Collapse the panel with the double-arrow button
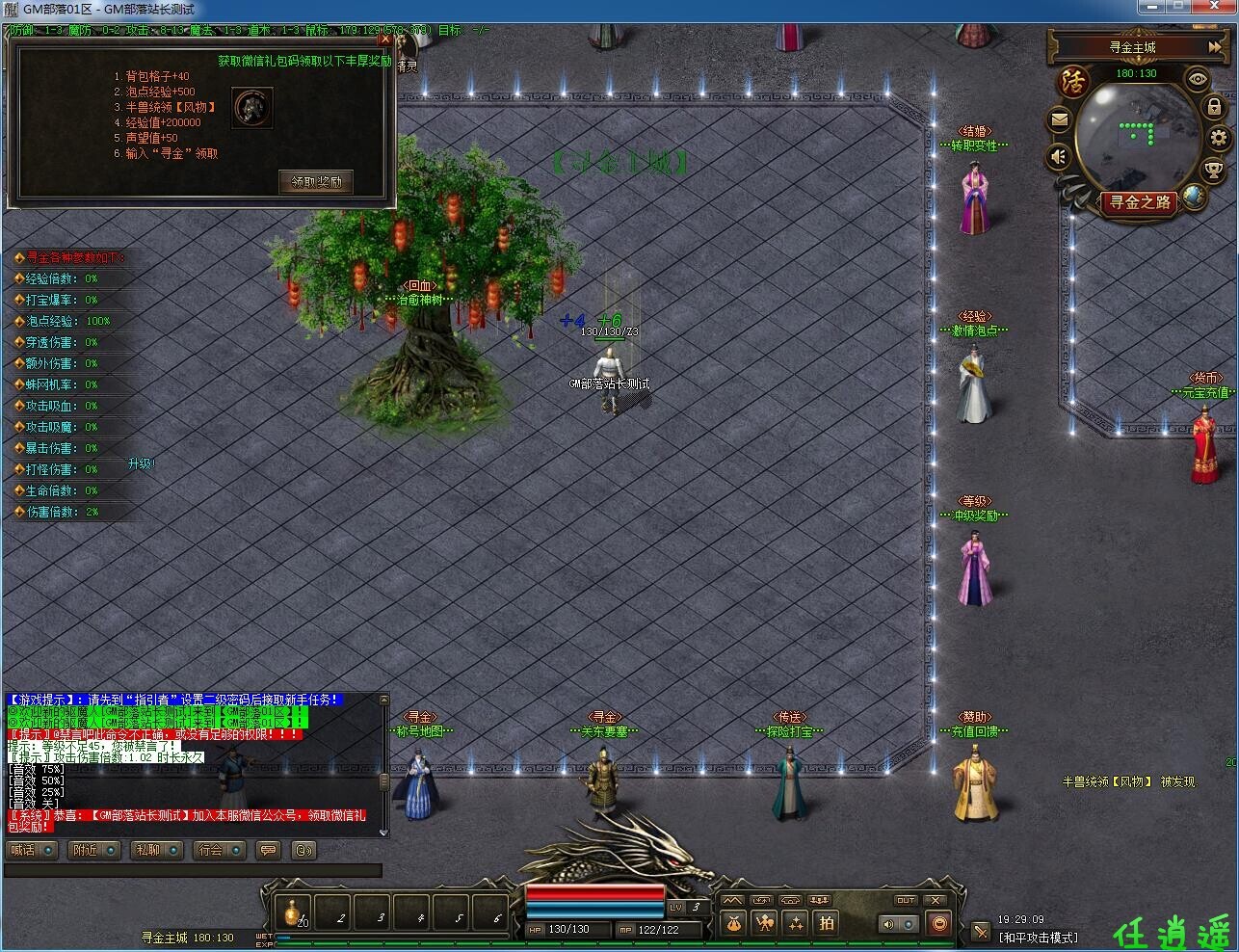The height and width of the screenshot is (952, 1239). pyautogui.click(x=1214, y=46)
